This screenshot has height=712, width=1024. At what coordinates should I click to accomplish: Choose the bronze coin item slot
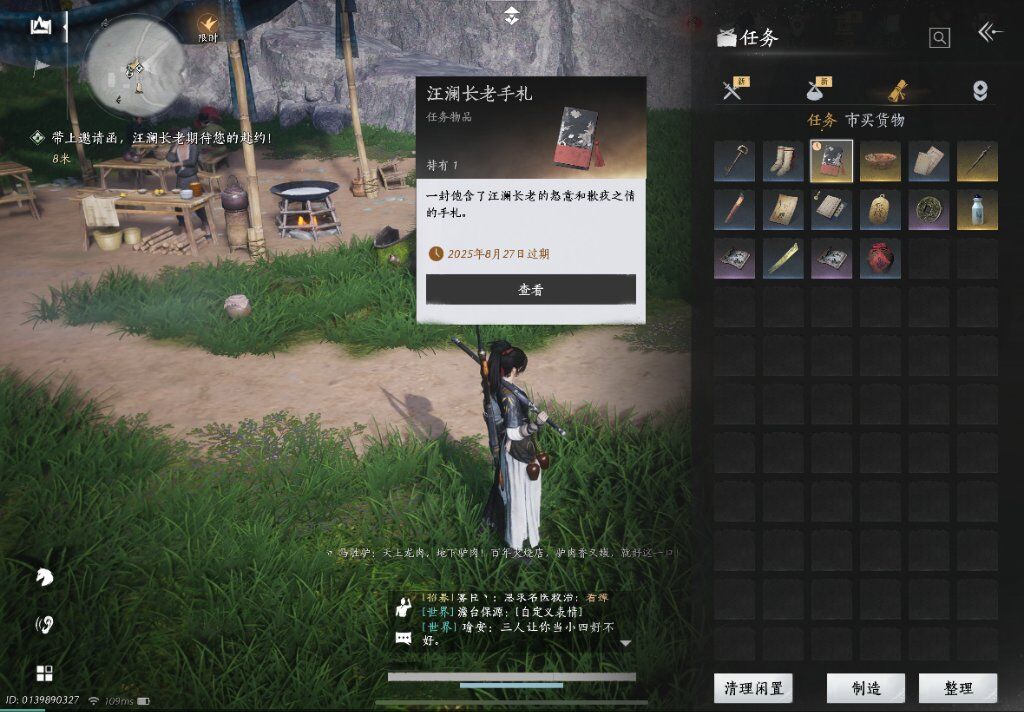[928, 210]
